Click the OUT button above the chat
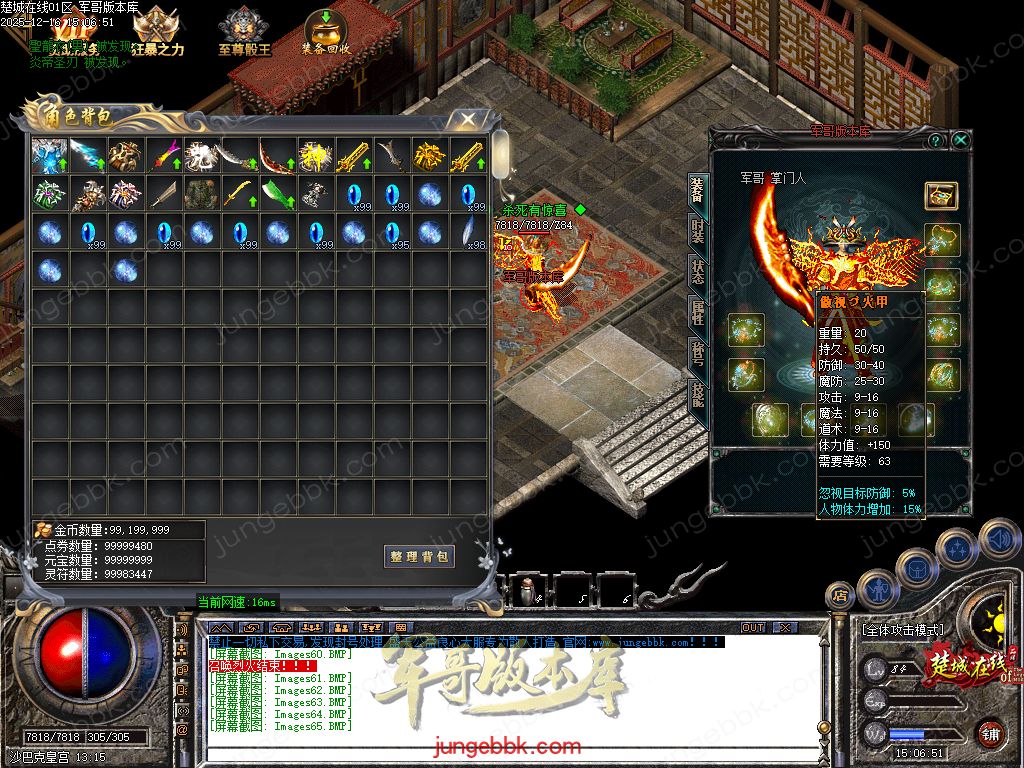Screen dimensions: 1024x768 752,627
